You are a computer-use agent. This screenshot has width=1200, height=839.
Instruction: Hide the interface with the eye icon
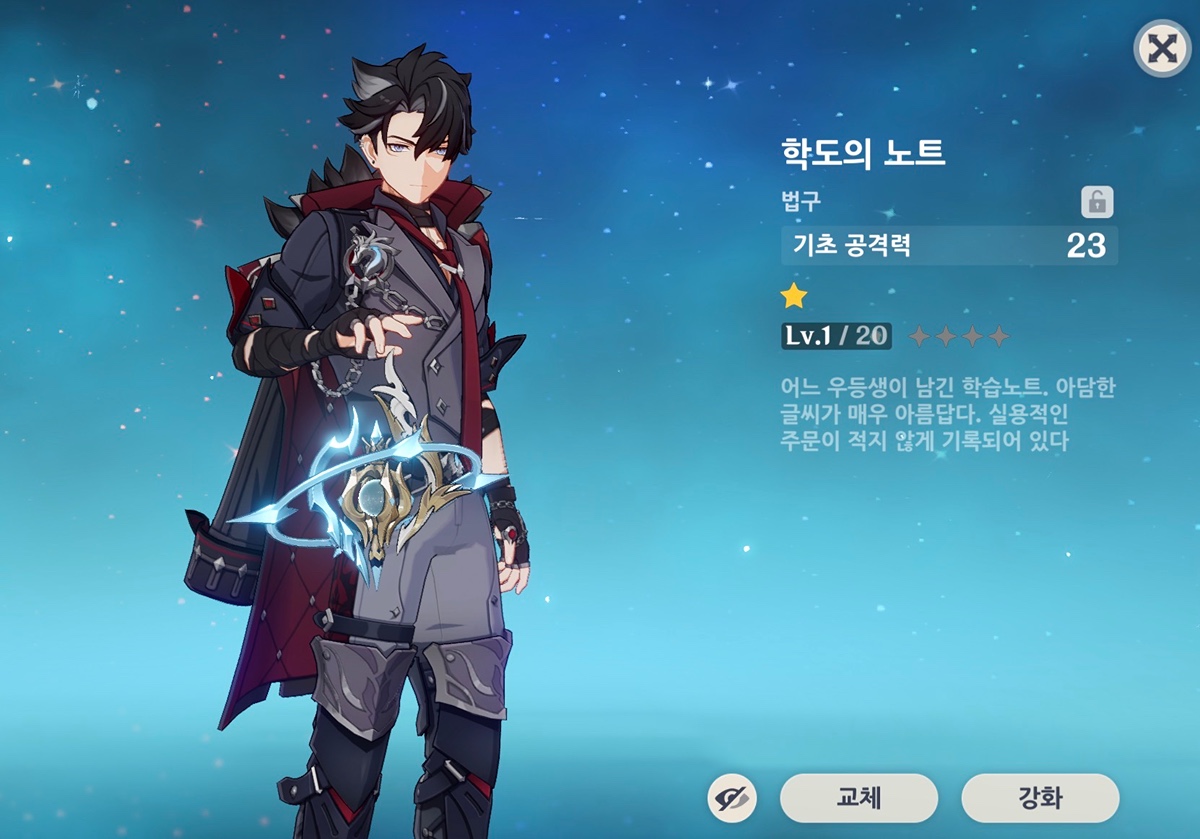[x=732, y=798]
